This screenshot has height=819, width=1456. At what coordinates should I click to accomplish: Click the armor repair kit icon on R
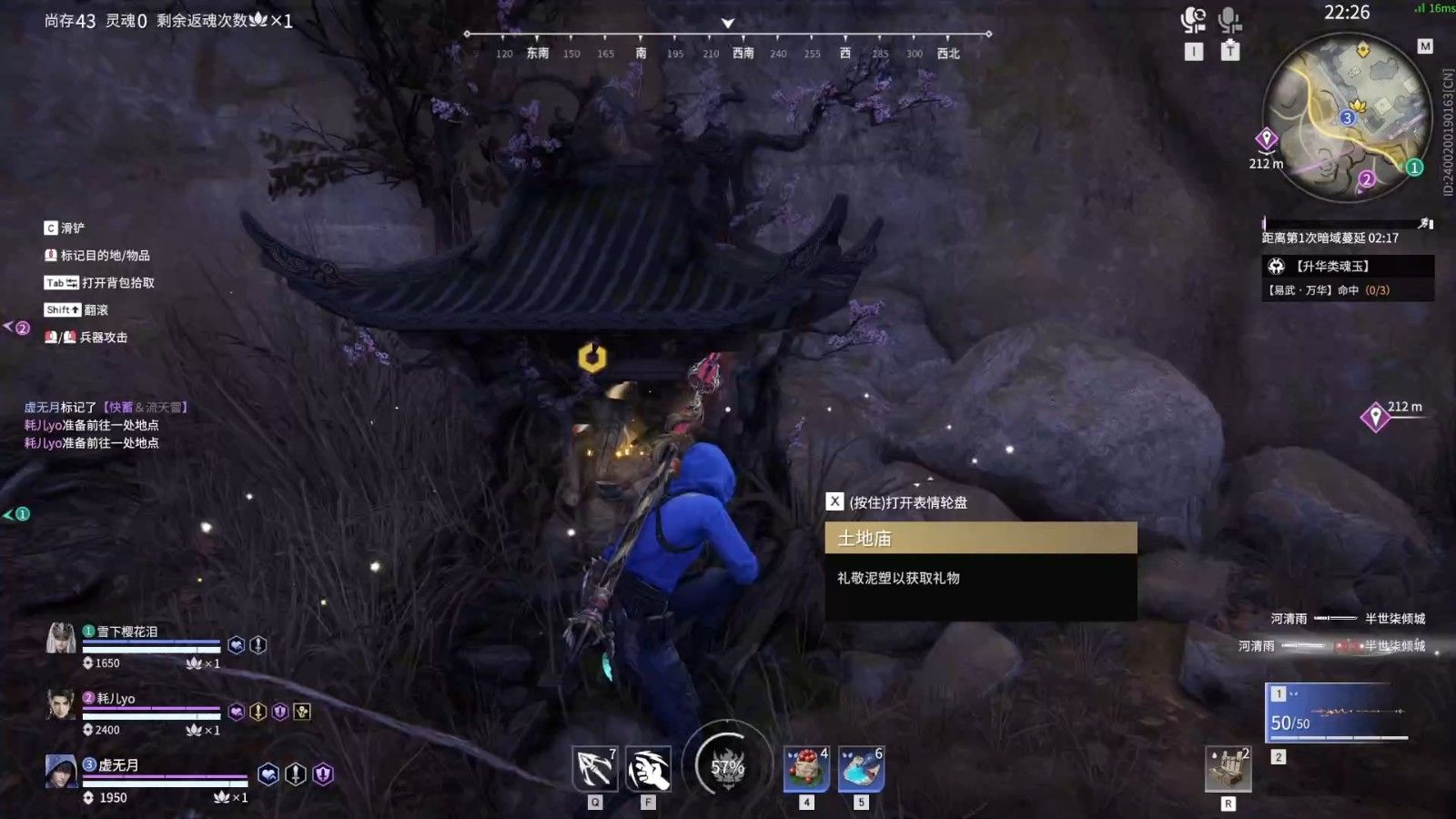click(1228, 769)
